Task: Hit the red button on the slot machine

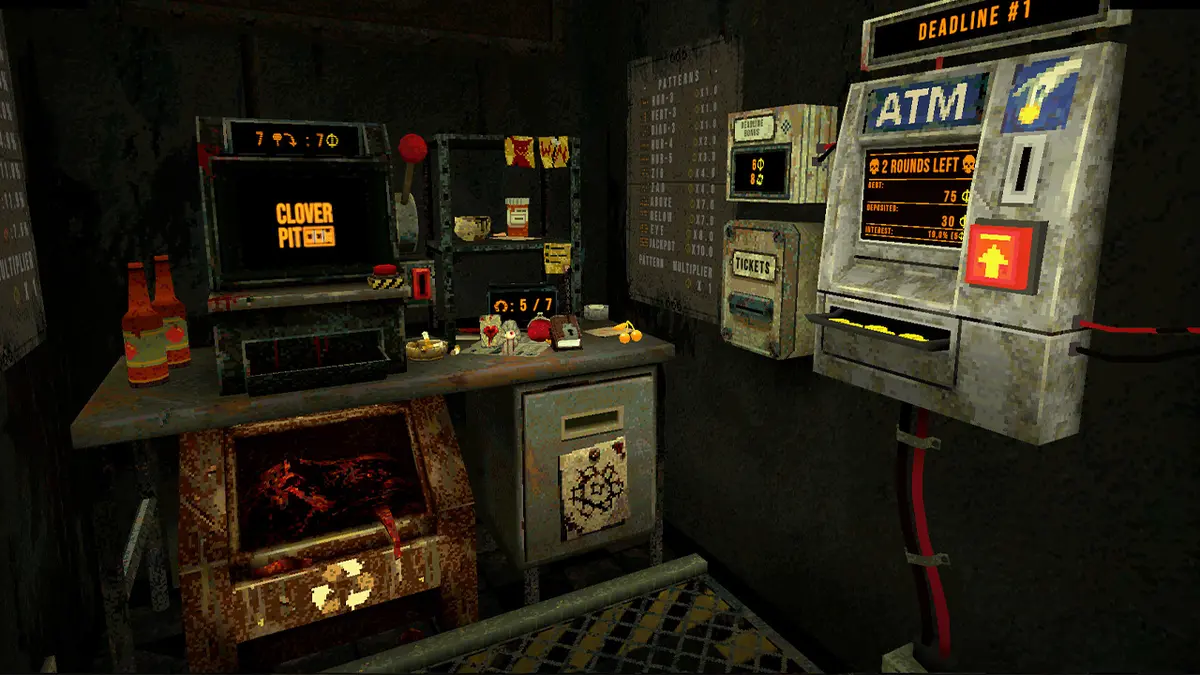Action: tap(383, 270)
